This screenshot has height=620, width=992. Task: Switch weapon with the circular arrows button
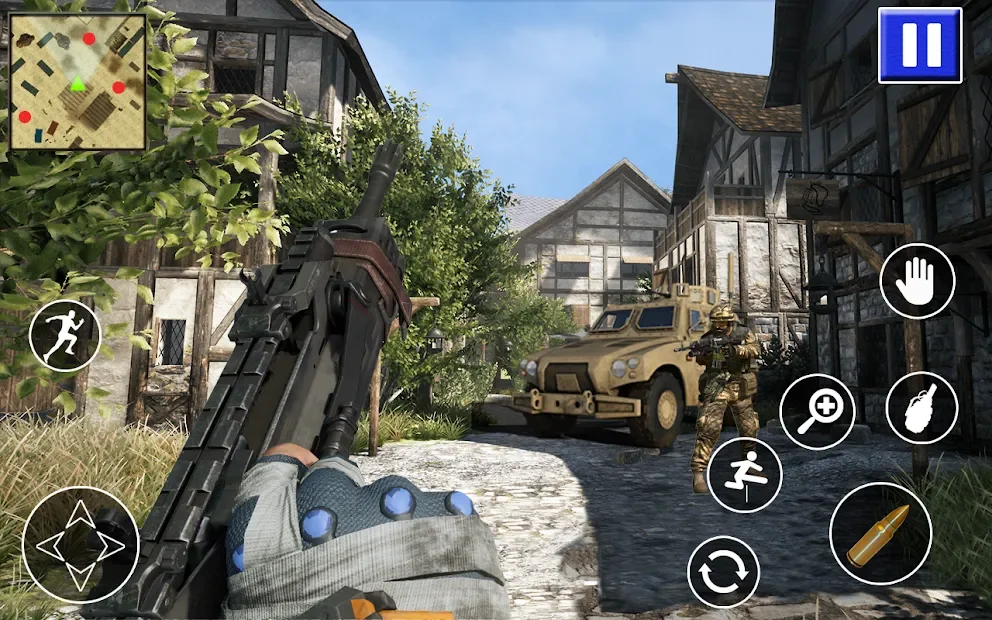click(x=724, y=571)
